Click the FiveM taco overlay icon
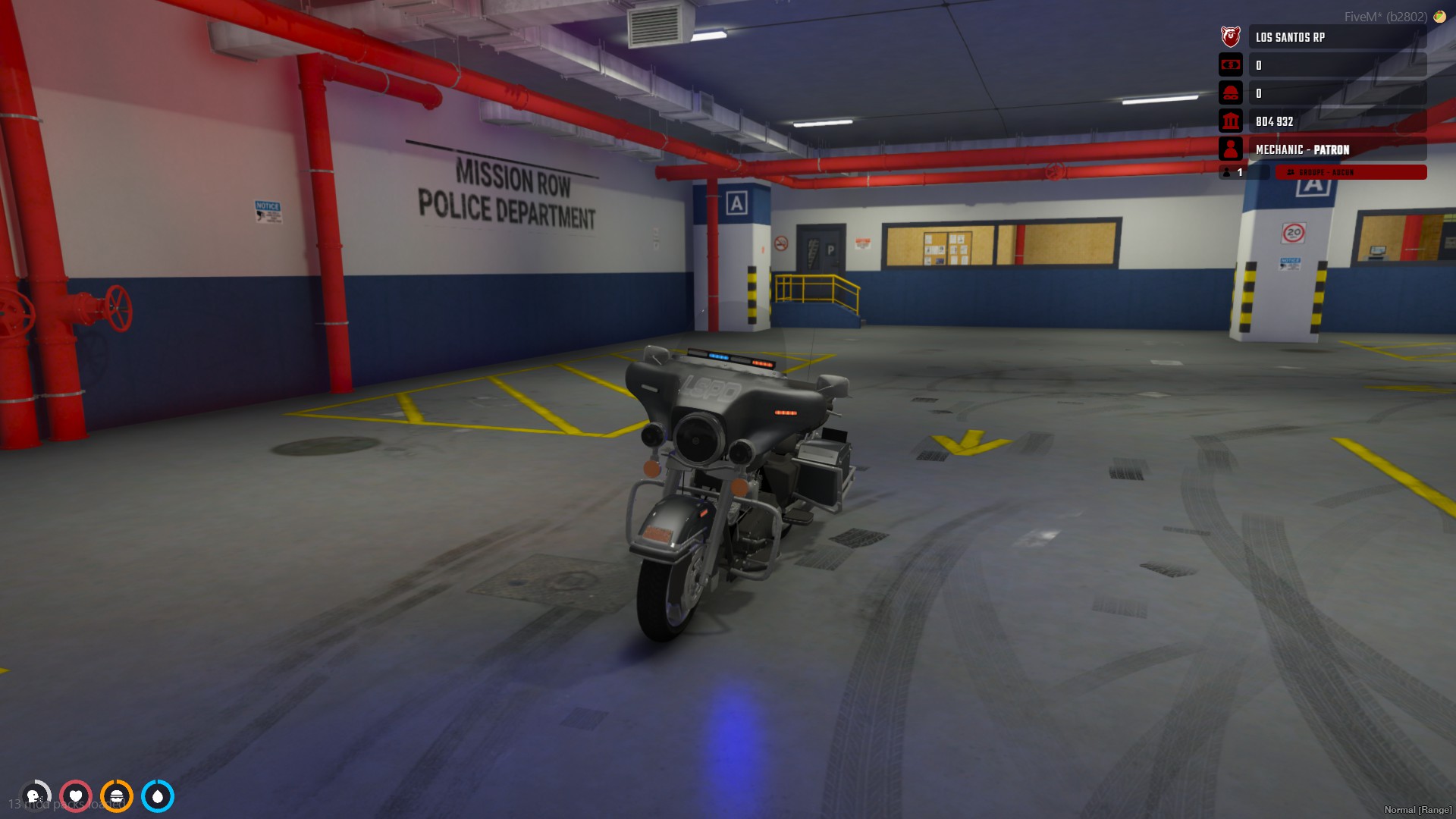 coord(1439,17)
